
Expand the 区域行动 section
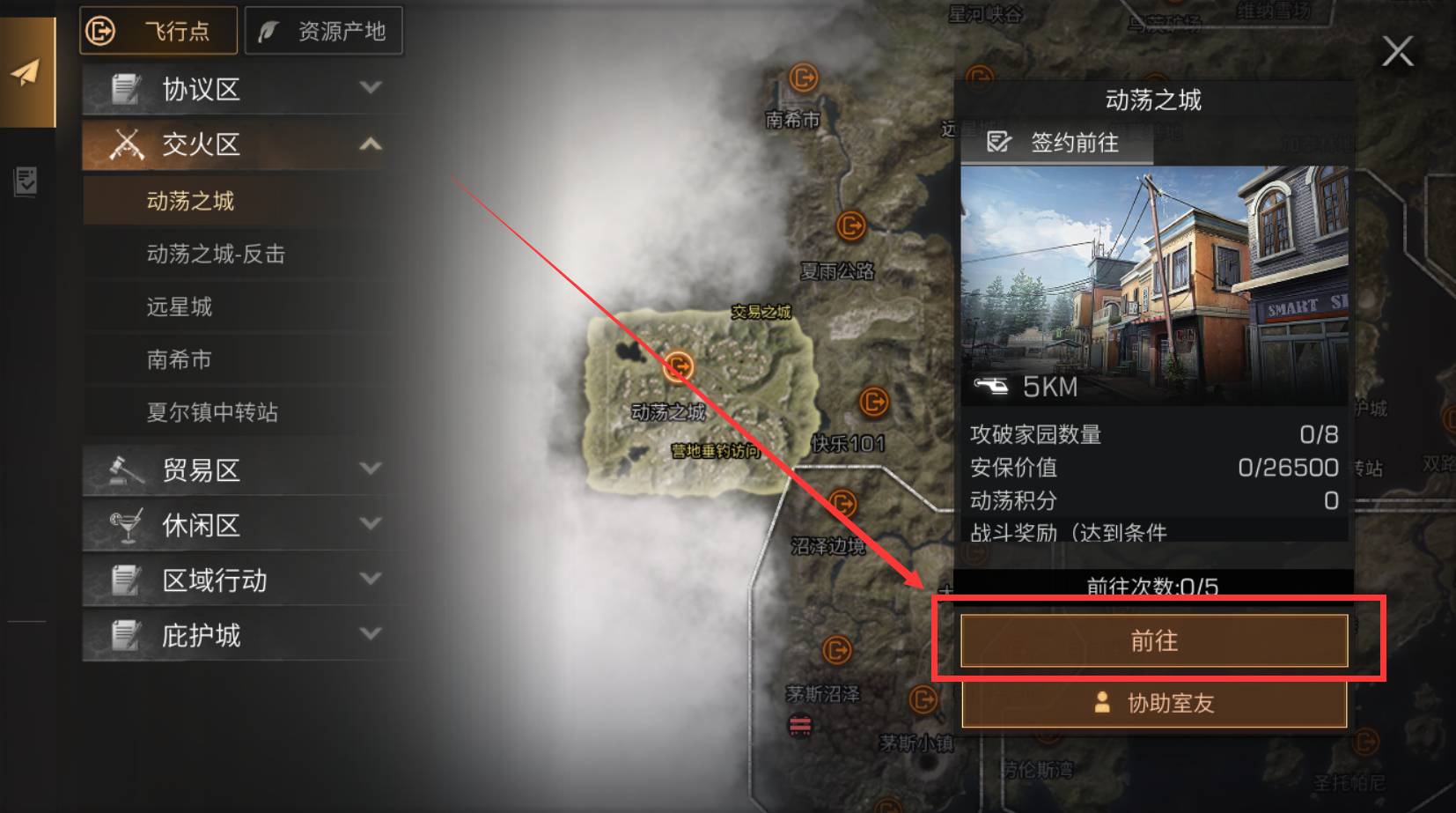click(371, 580)
